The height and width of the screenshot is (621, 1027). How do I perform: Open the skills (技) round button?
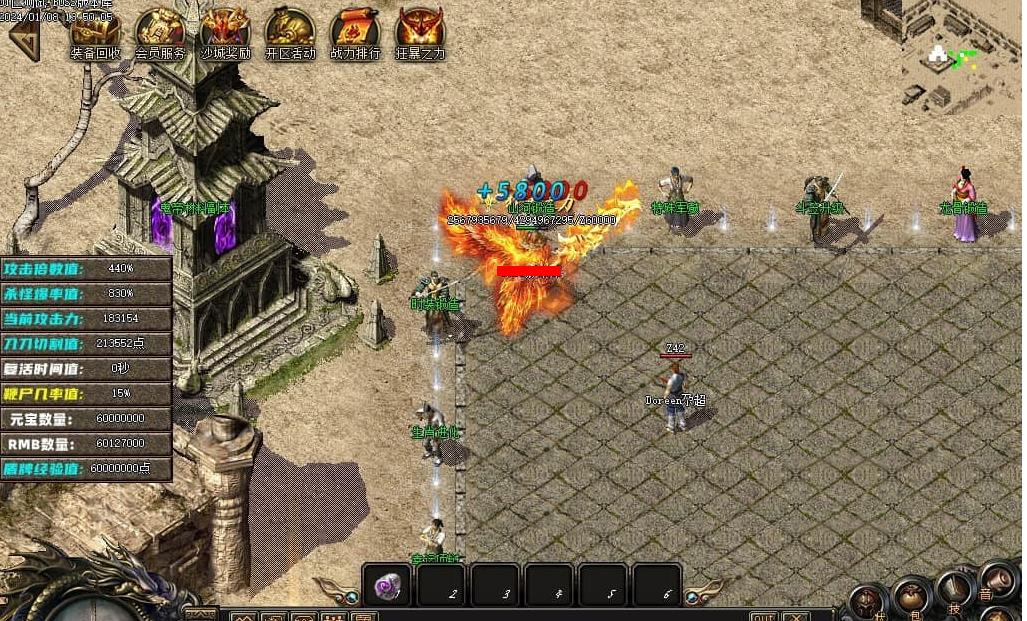(x=956, y=590)
